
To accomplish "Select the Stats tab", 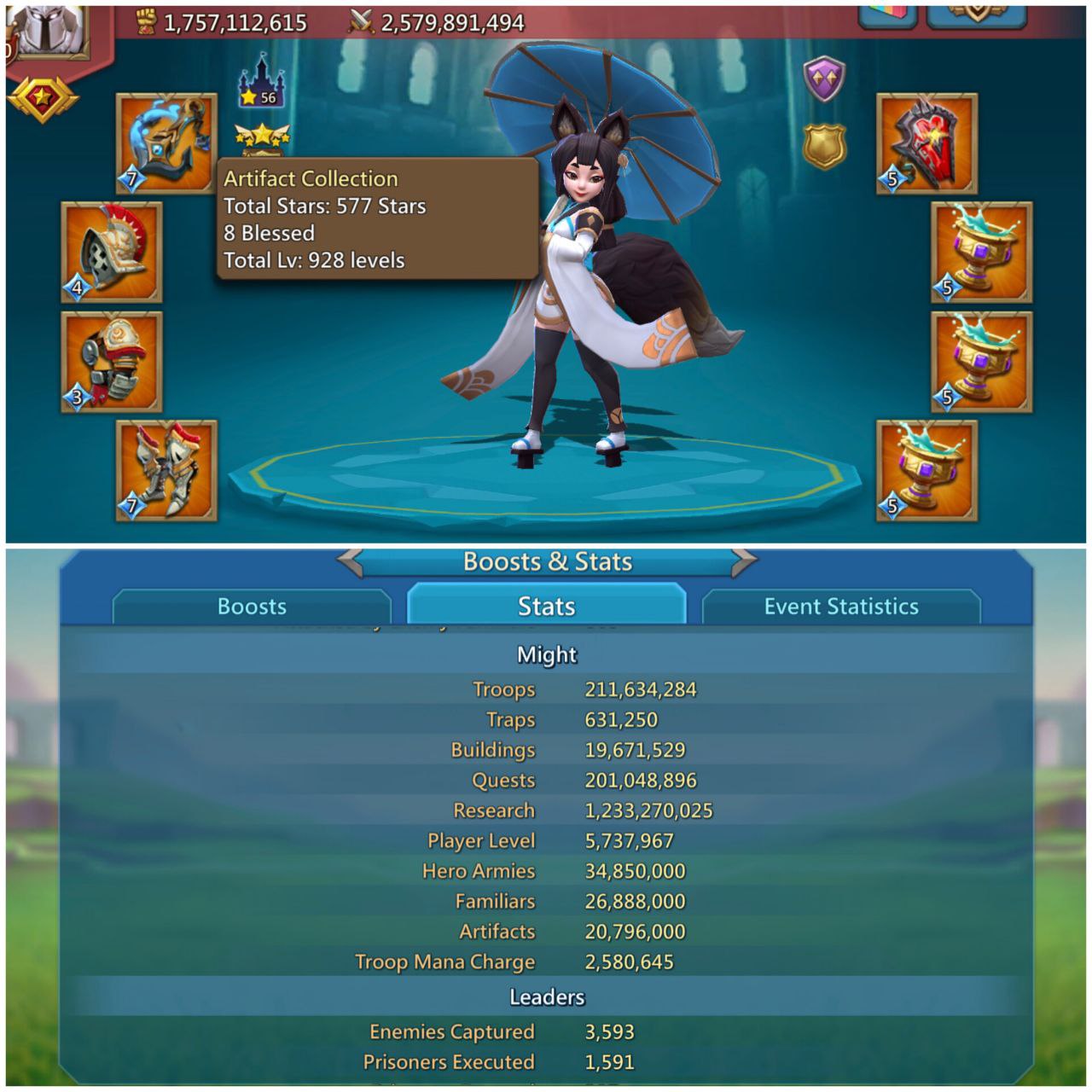I will pyautogui.click(x=547, y=607).
